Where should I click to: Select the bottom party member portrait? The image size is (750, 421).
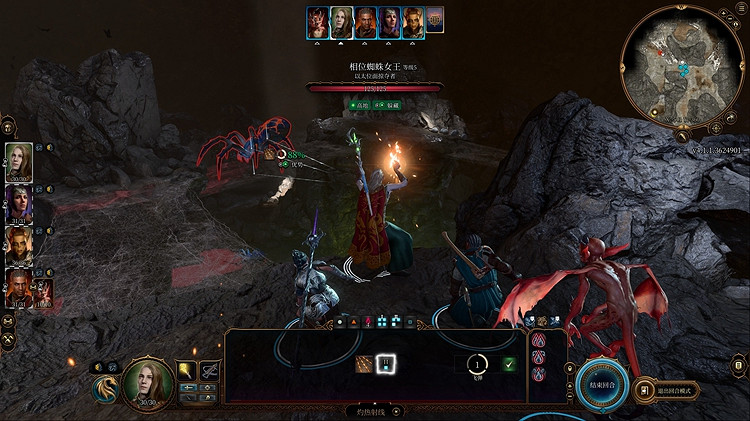20,285
